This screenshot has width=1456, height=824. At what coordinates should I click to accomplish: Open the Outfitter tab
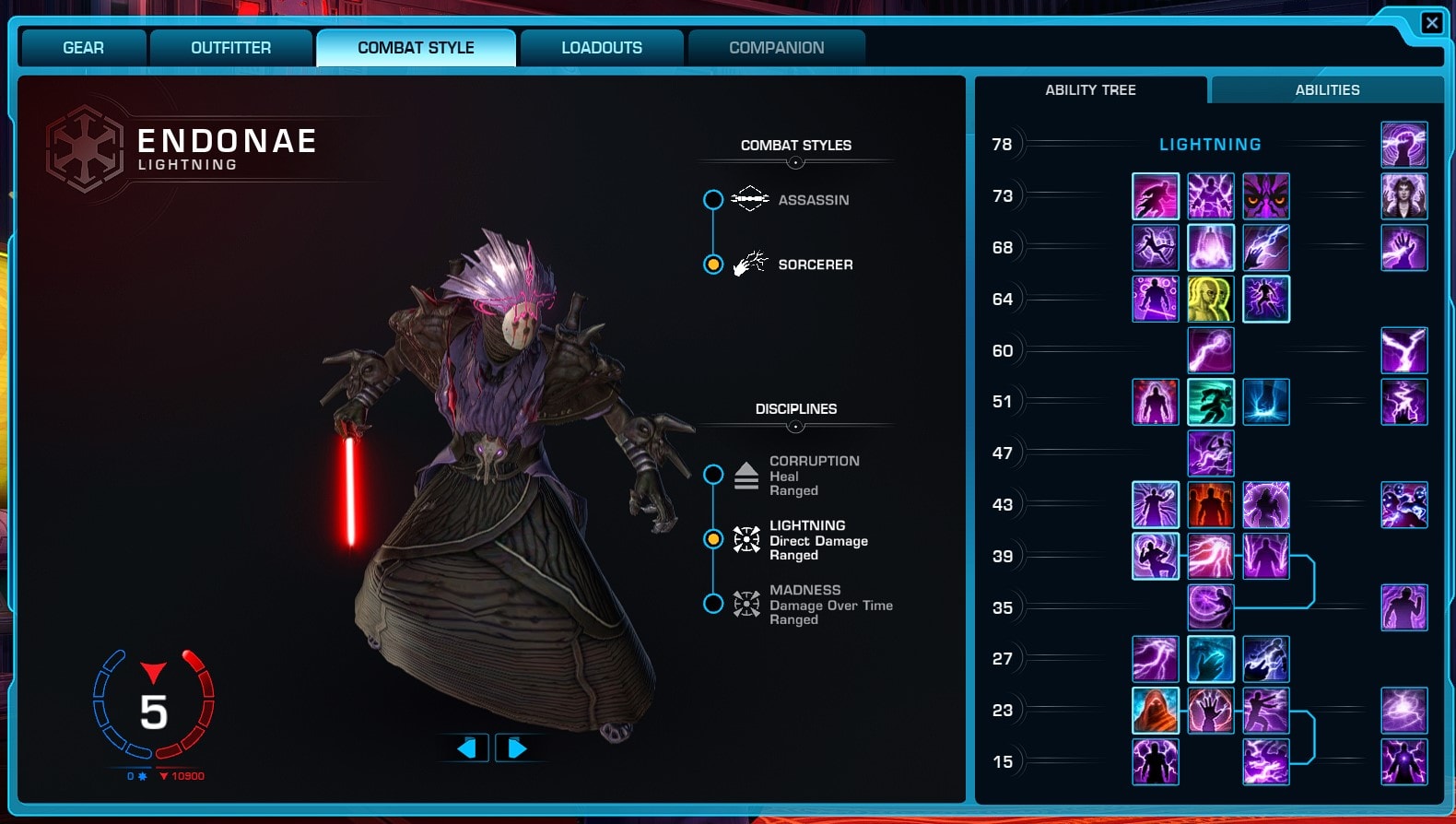(x=230, y=48)
